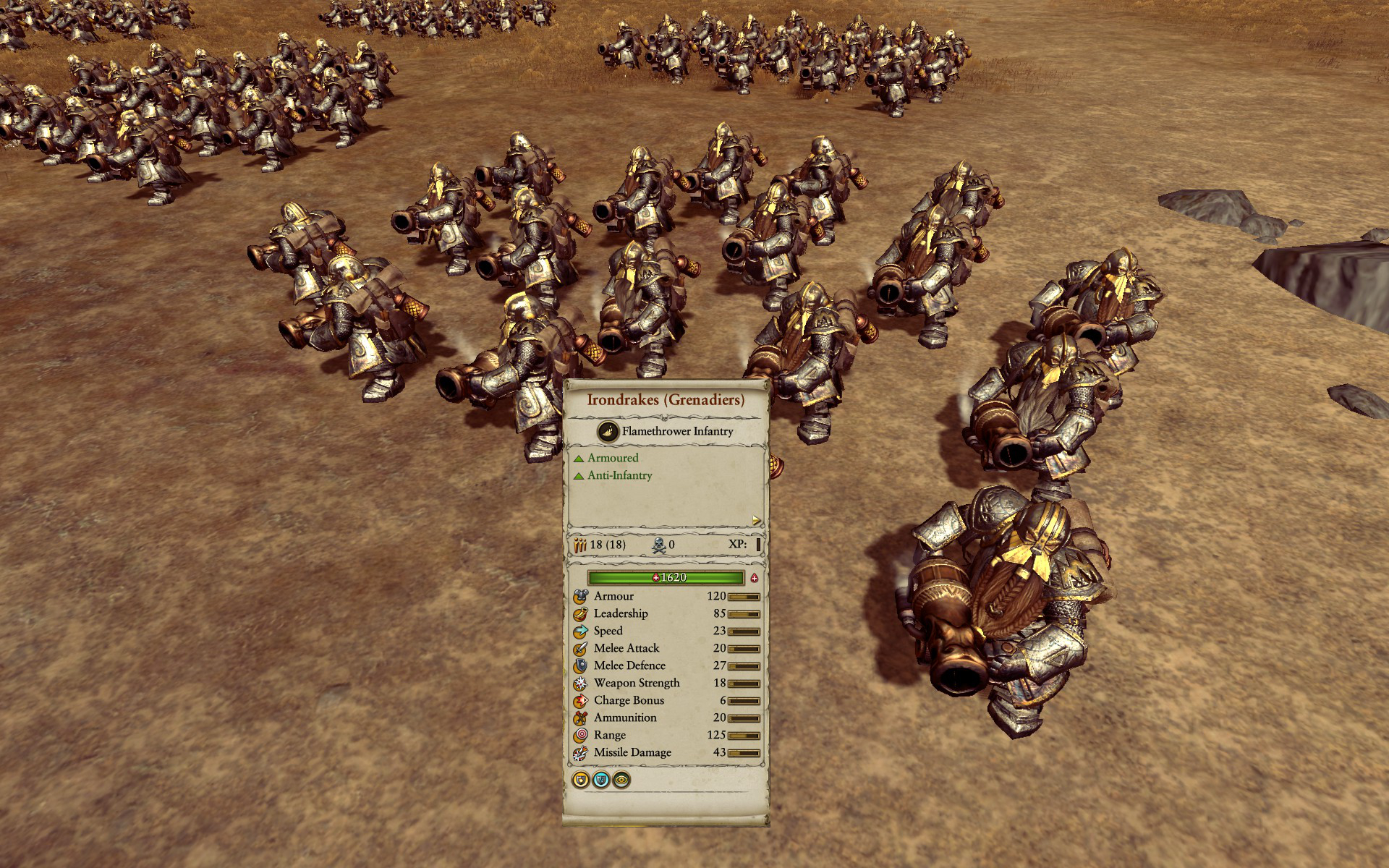Select the eye attribute icon
This screenshot has height=868, width=1389.
pos(621,780)
